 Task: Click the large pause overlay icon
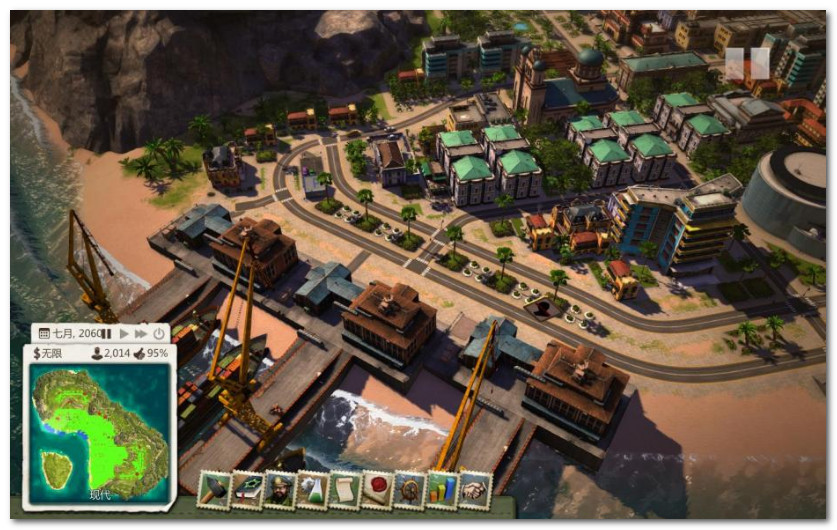tap(747, 64)
